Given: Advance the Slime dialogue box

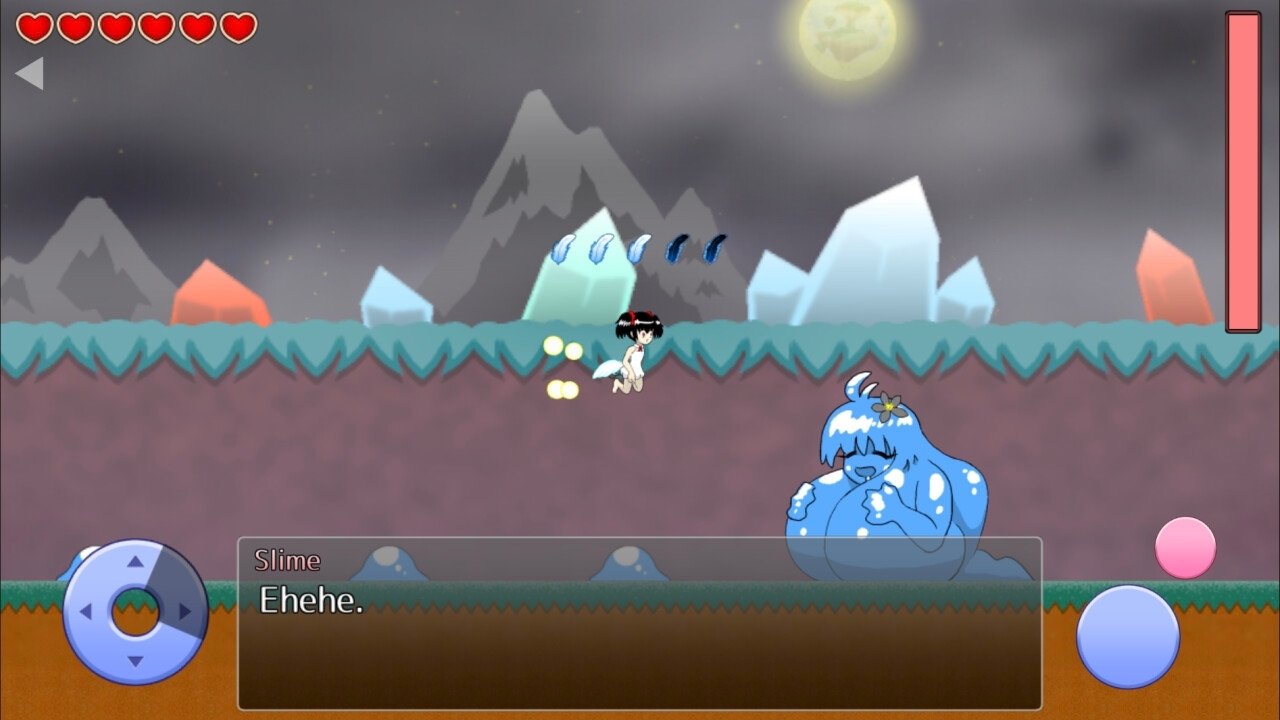Looking at the screenshot, I should (x=639, y=623).
